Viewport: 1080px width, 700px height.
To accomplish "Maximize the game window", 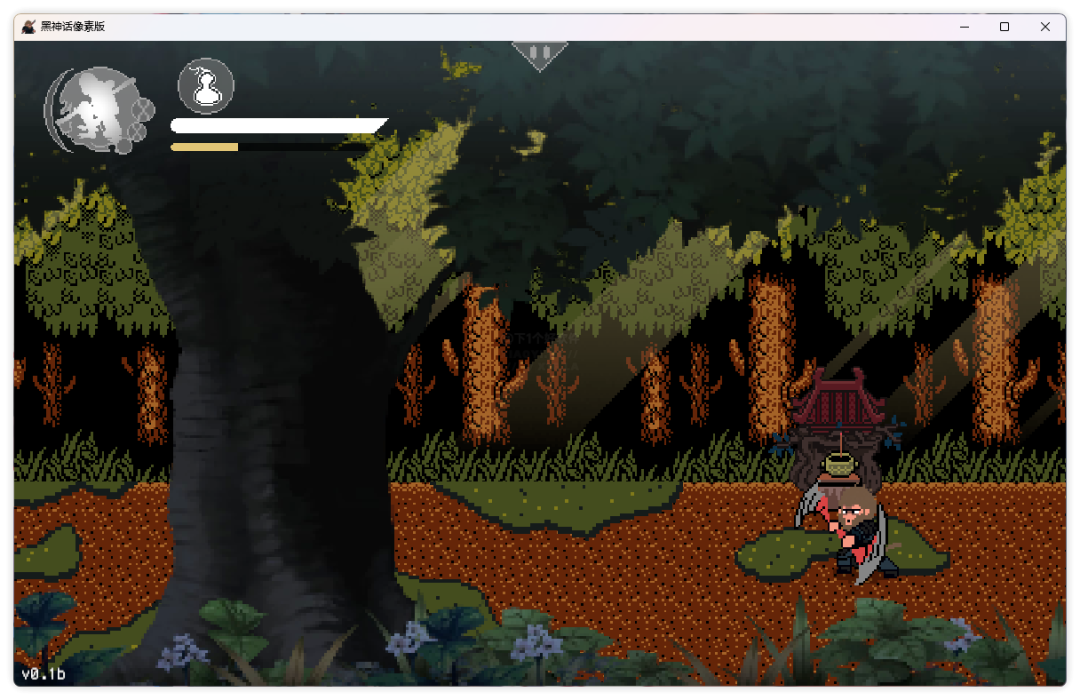I will (x=1004, y=27).
